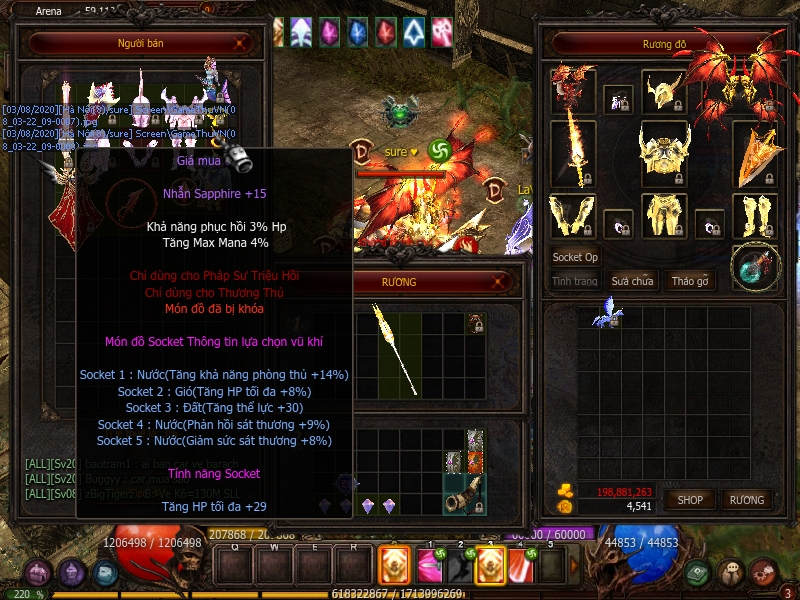Click the teal orb pendant slot
Viewport: 800px width, 600px height.
coord(755,267)
